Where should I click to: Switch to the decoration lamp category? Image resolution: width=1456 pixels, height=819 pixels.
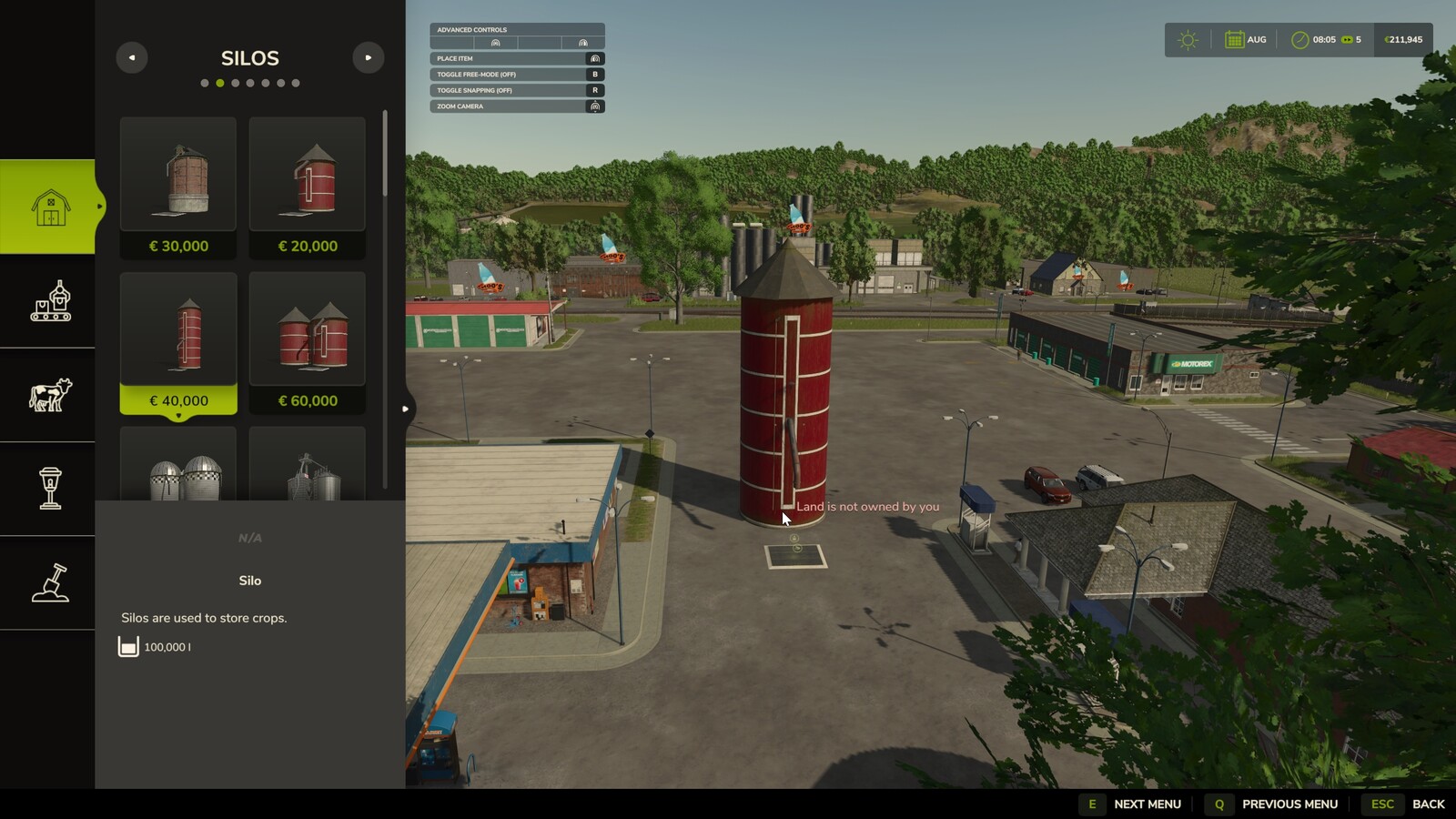pyautogui.click(x=49, y=489)
